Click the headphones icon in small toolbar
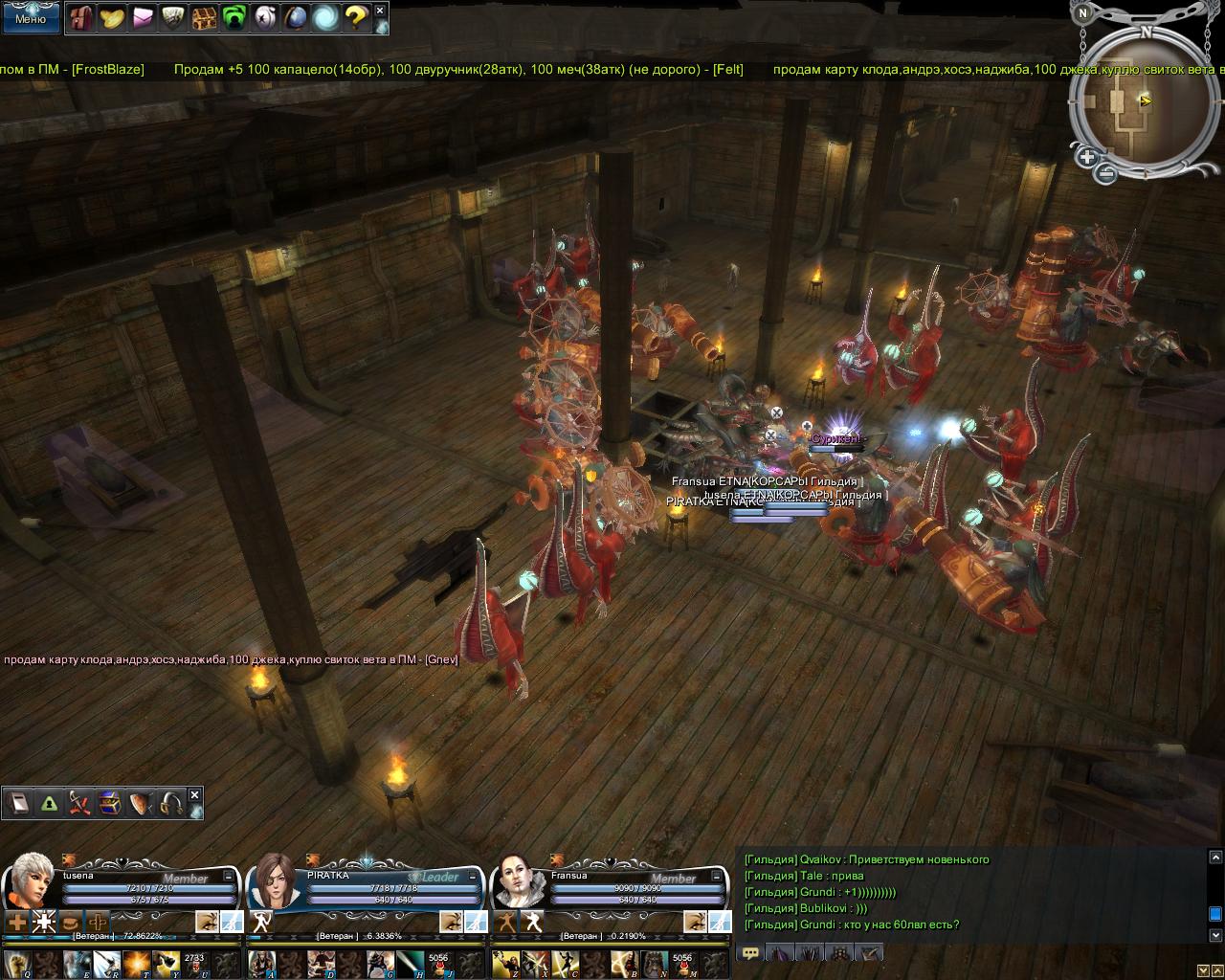 tap(172, 804)
